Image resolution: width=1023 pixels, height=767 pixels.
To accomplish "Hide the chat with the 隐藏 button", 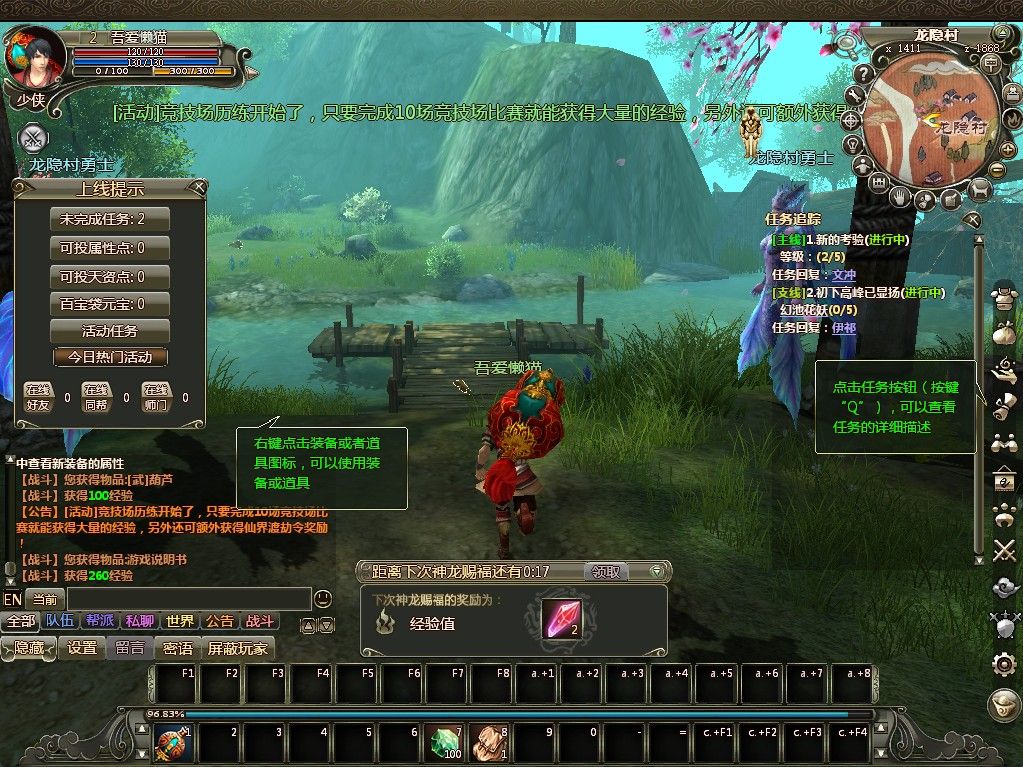I will pos(29,648).
